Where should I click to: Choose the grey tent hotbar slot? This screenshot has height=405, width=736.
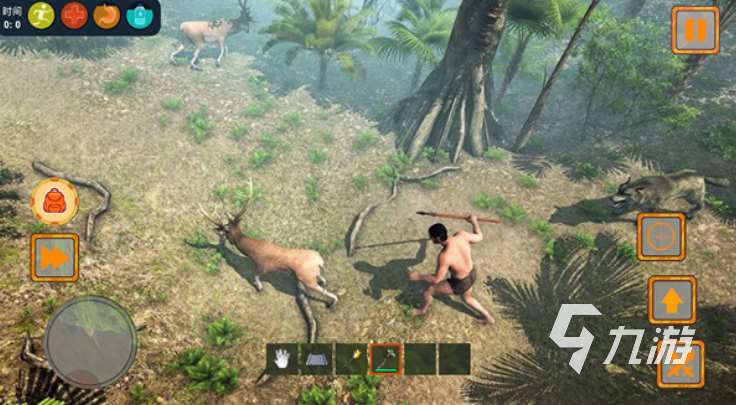[x=318, y=358]
